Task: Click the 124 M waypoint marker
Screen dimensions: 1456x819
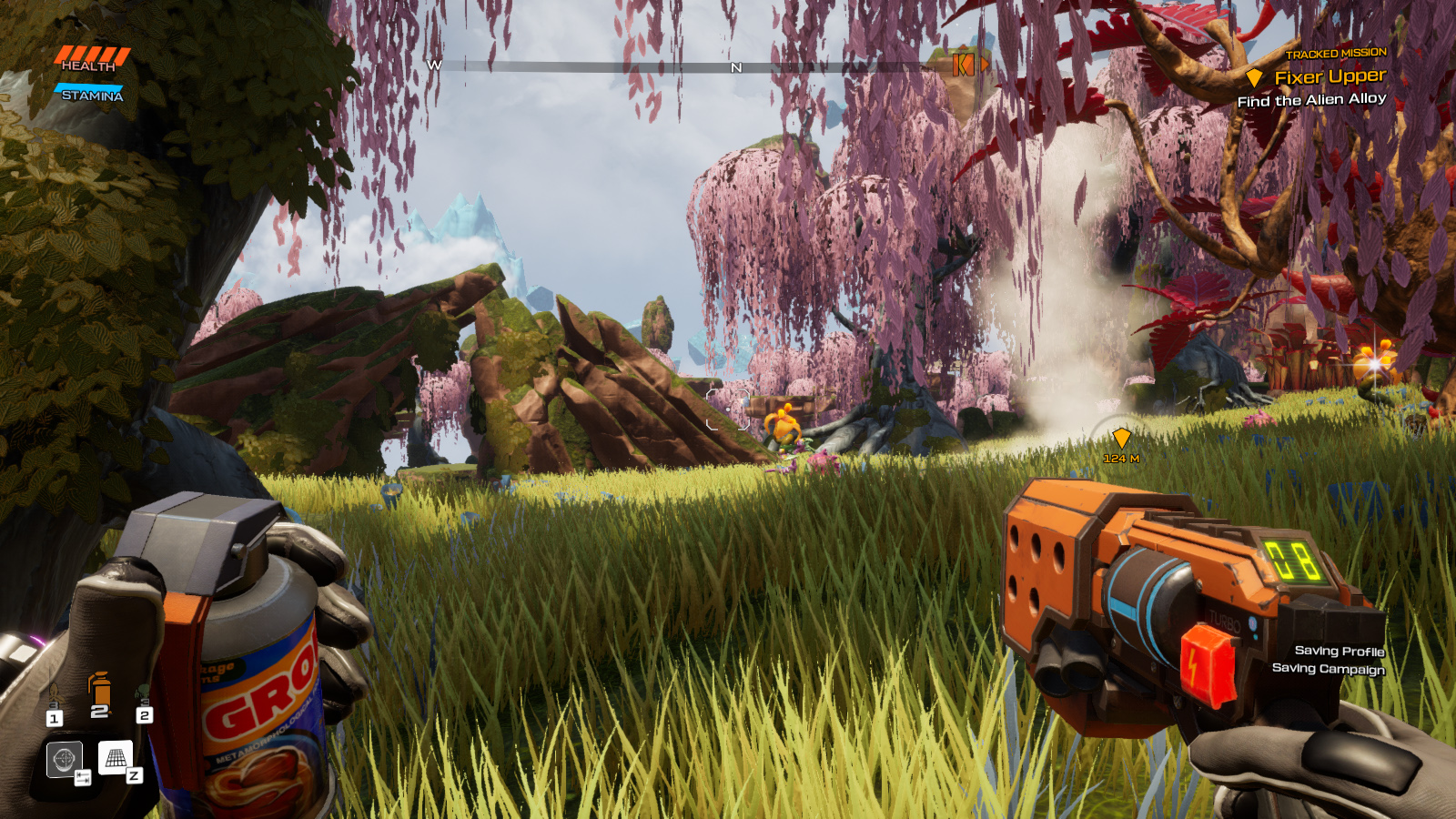Action: 1121,439
